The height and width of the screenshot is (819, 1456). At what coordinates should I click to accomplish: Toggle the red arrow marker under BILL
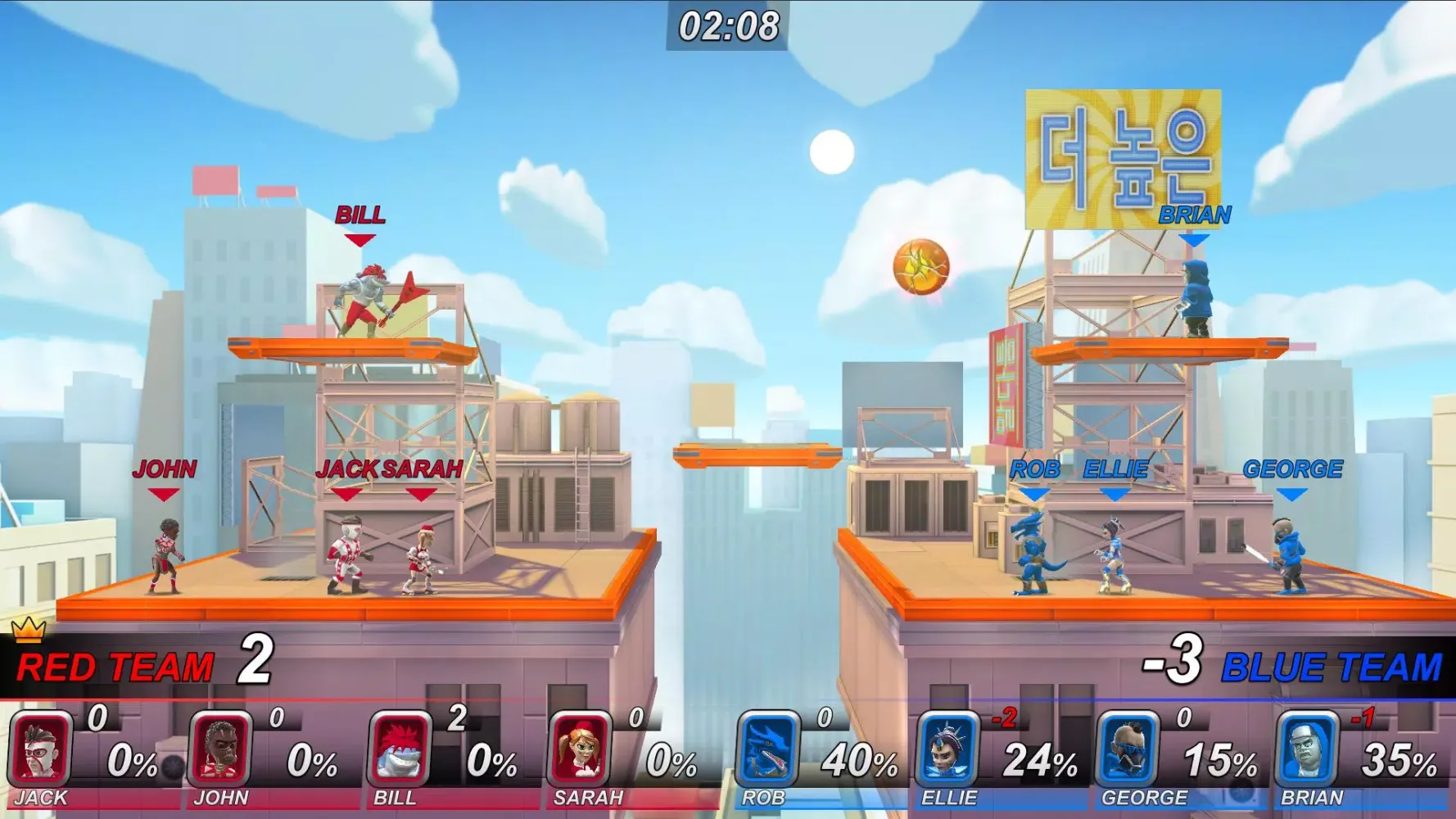pos(358,241)
